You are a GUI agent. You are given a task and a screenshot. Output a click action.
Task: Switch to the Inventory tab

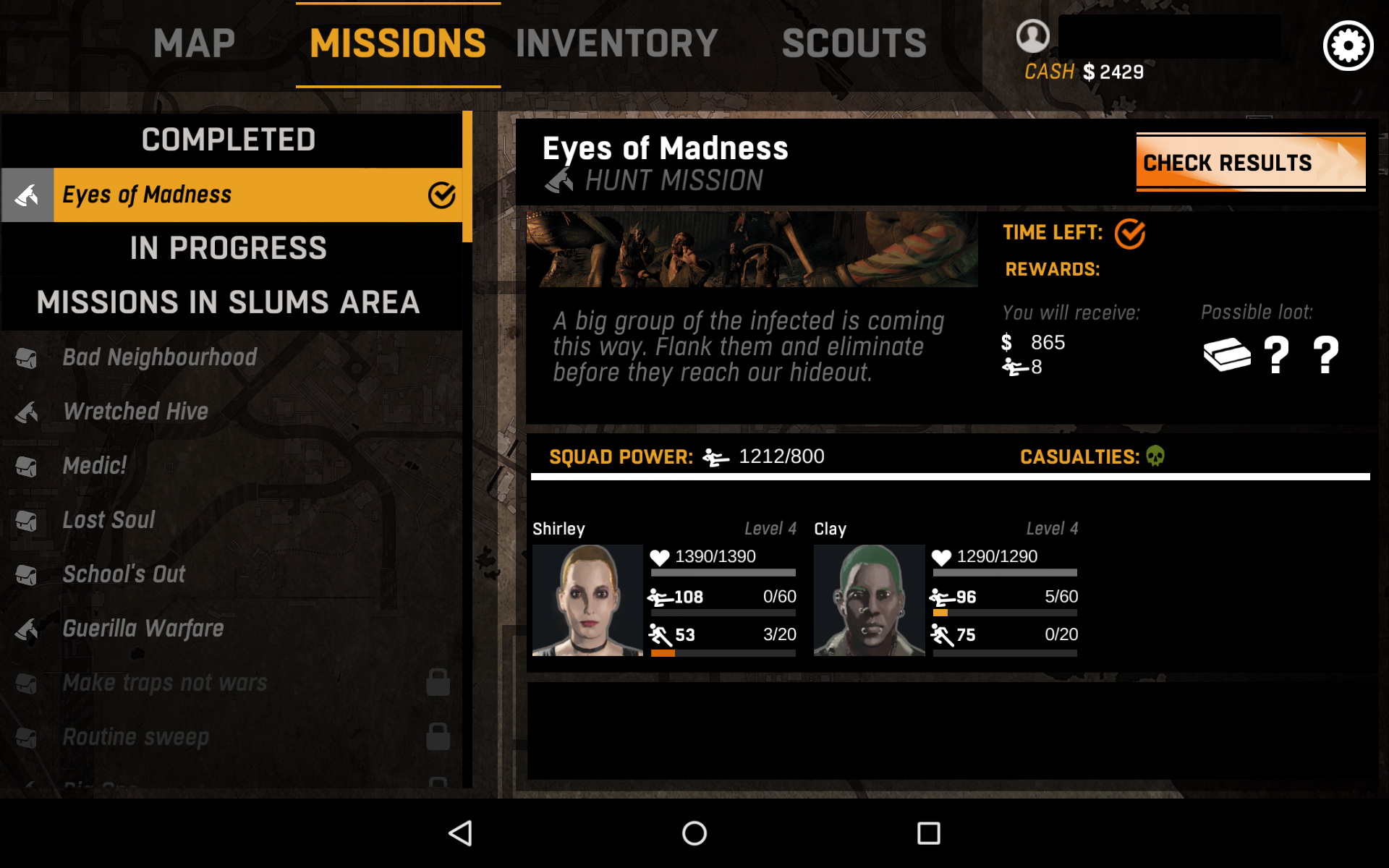coord(616,43)
